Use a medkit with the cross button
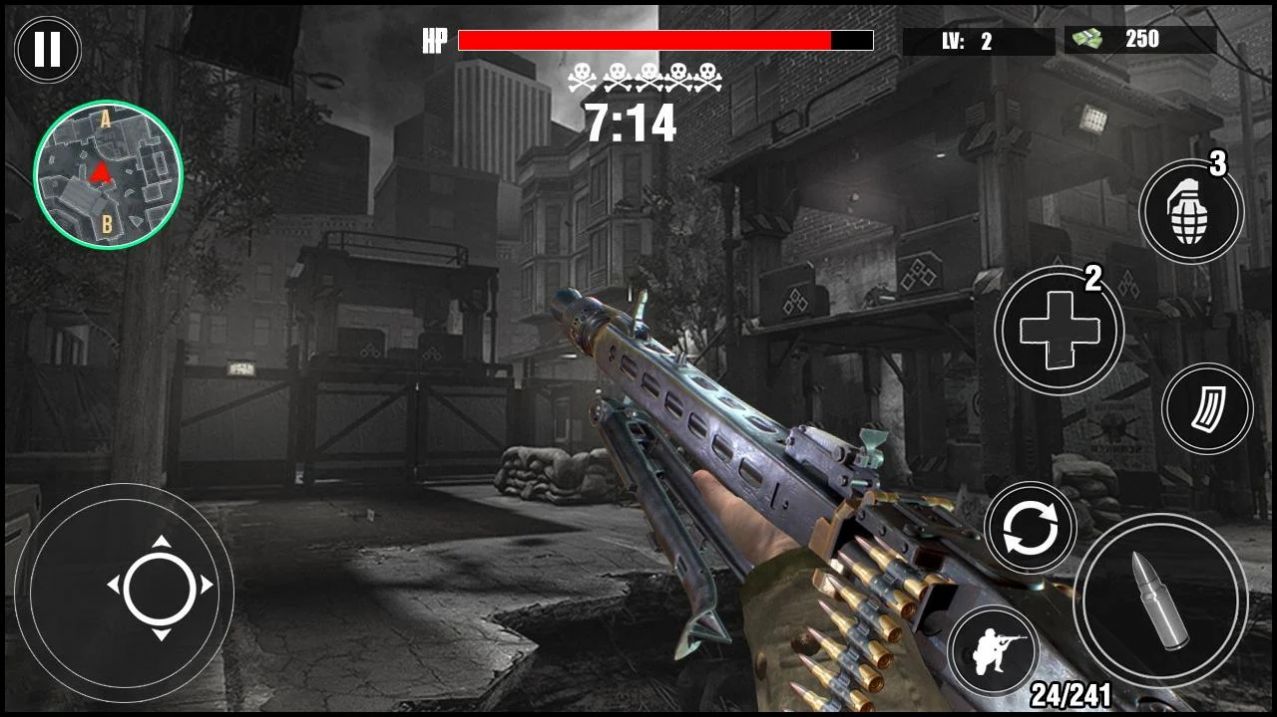Screen dimensions: 1277x717 pos(1058,329)
